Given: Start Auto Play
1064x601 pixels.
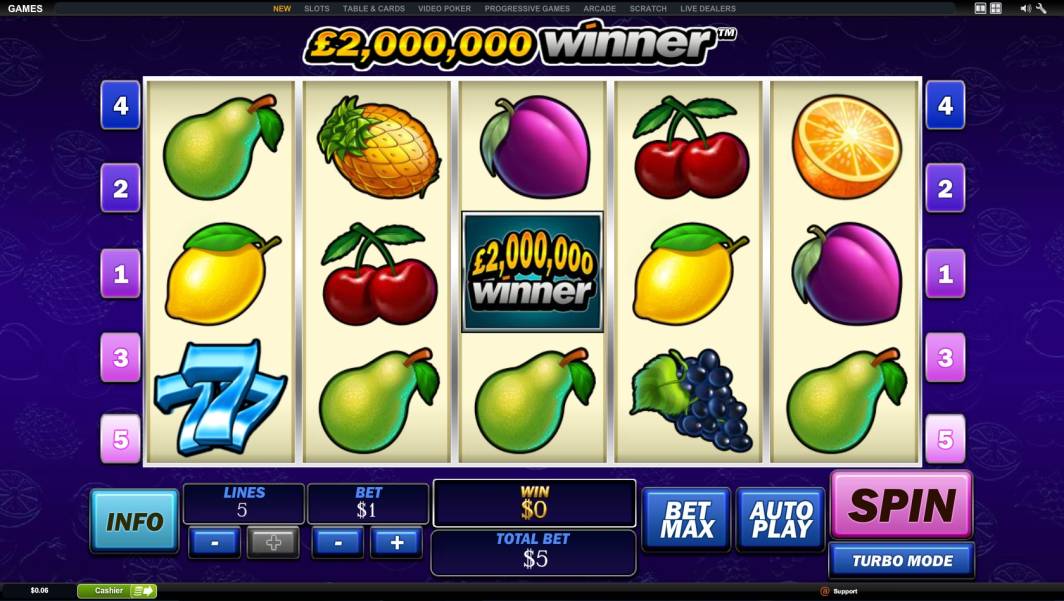Looking at the screenshot, I should [780, 520].
